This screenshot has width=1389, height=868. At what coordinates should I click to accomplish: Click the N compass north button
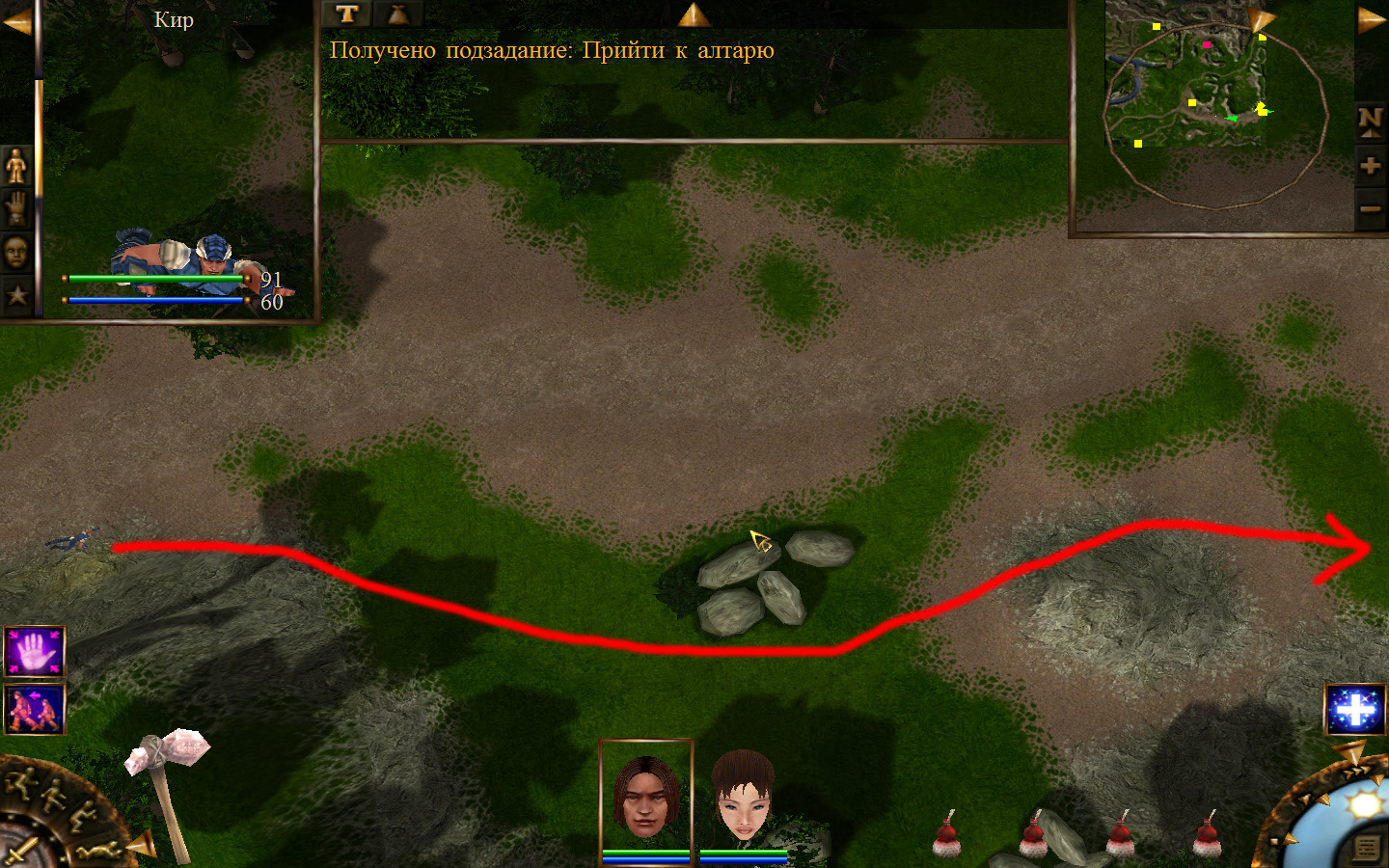(x=1370, y=121)
